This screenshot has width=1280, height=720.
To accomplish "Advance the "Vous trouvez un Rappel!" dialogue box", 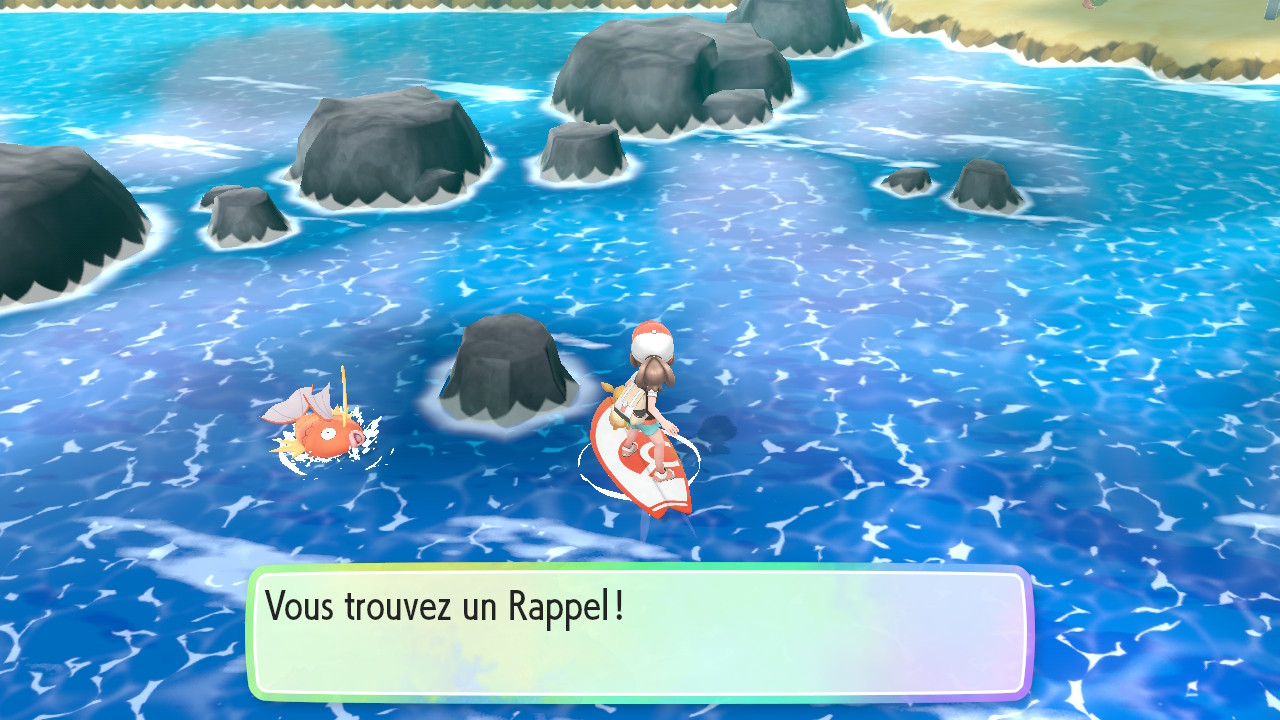I will click(x=640, y=632).
